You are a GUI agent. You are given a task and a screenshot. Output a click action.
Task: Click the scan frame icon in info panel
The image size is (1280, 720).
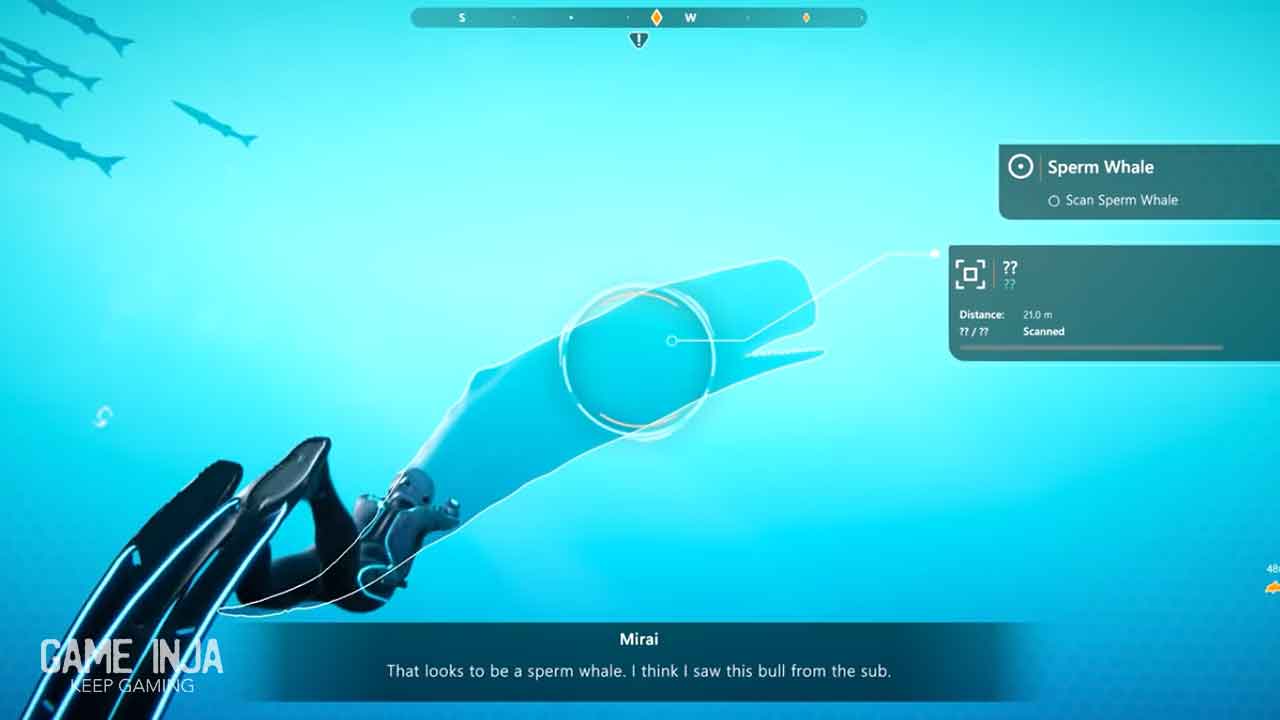coord(970,274)
